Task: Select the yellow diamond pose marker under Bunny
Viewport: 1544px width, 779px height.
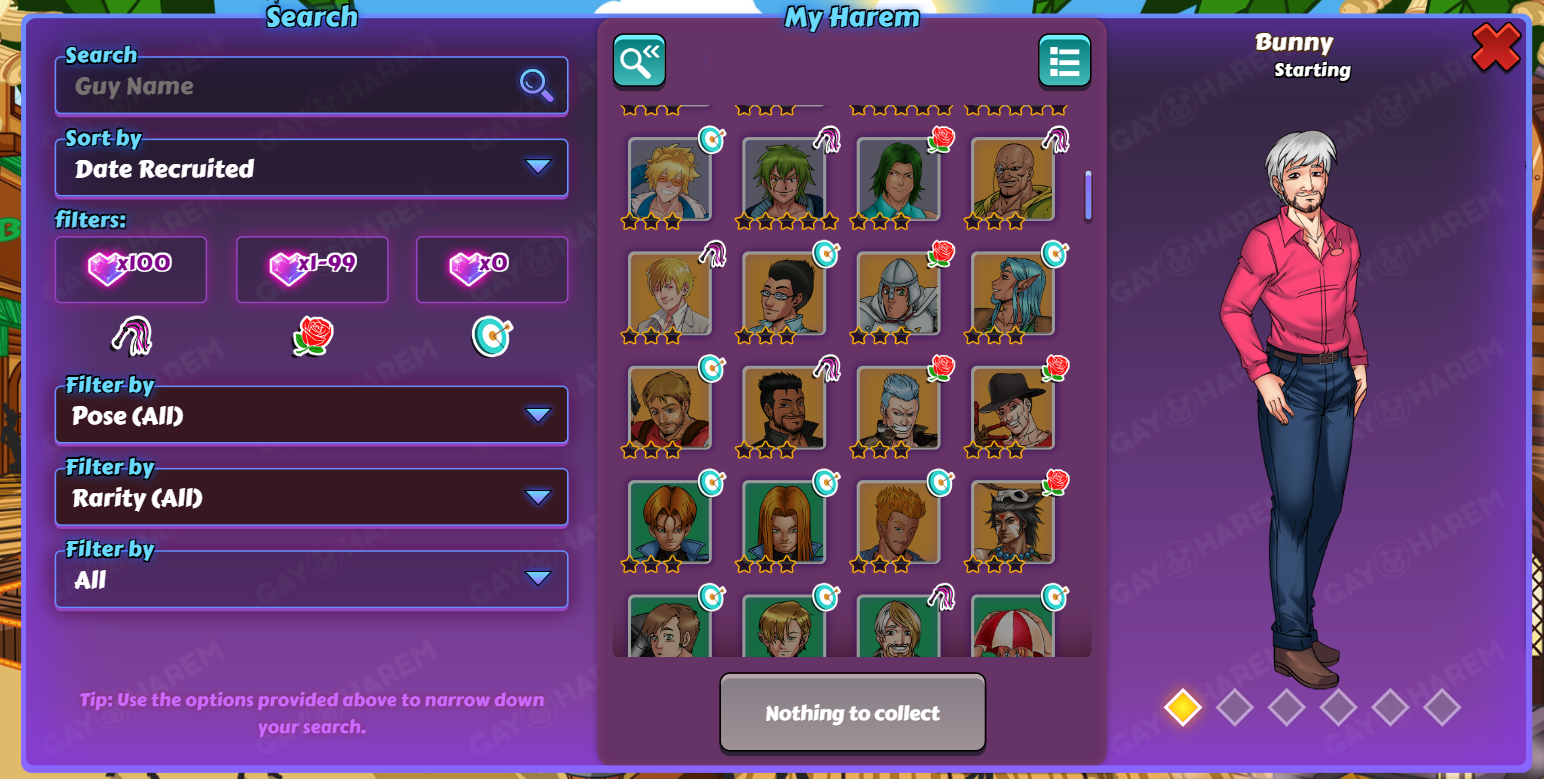Action: [x=1182, y=707]
